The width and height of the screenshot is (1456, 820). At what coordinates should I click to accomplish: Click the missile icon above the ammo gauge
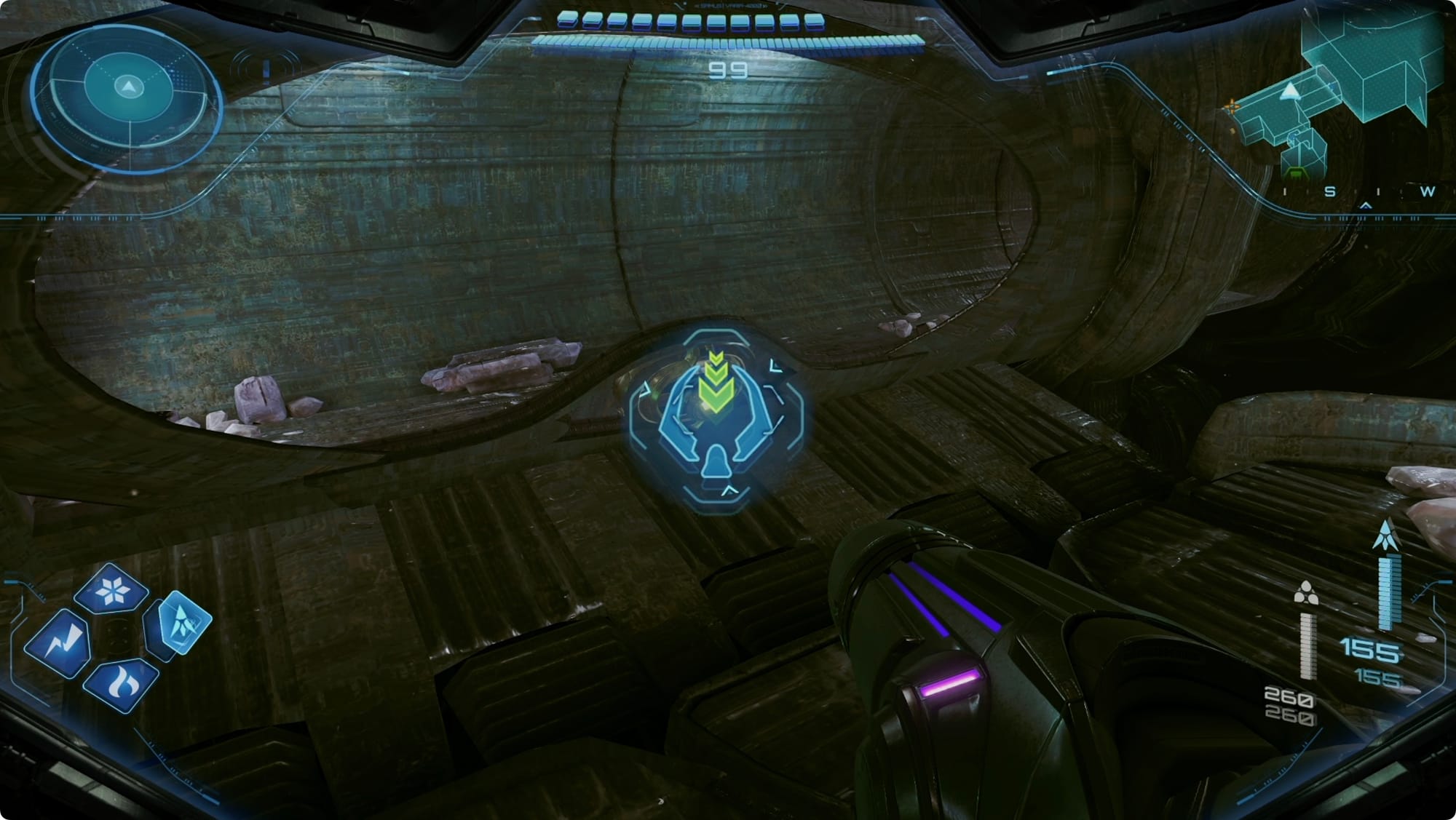pyautogui.click(x=1385, y=535)
